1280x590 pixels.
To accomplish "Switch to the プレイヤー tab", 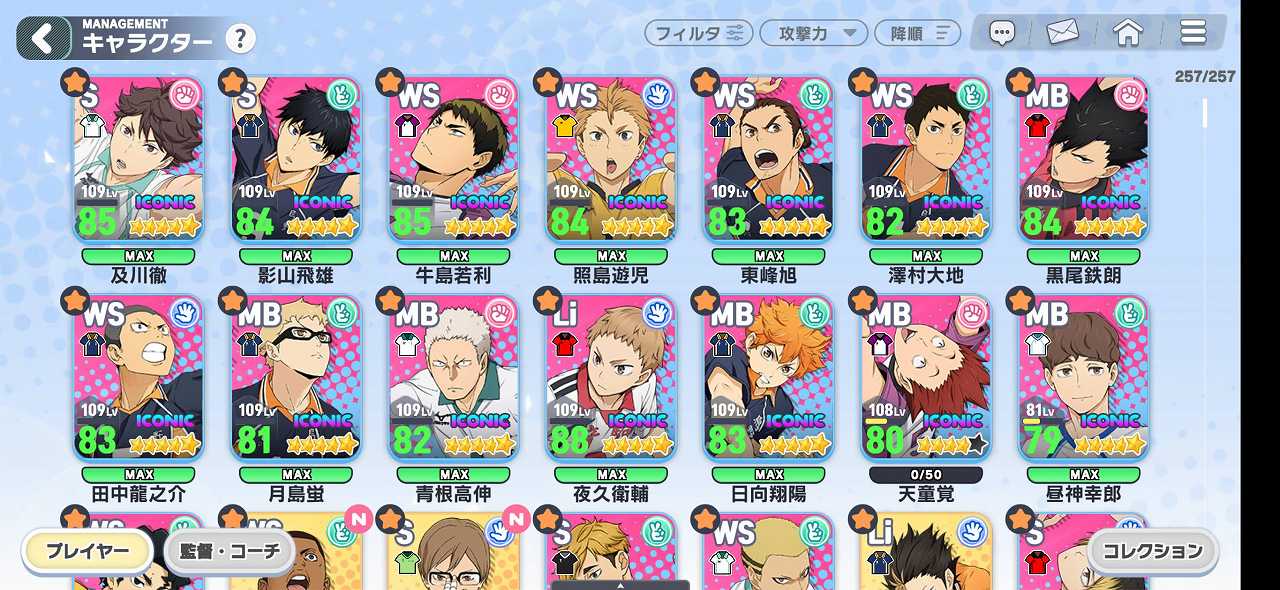I will coord(88,551).
